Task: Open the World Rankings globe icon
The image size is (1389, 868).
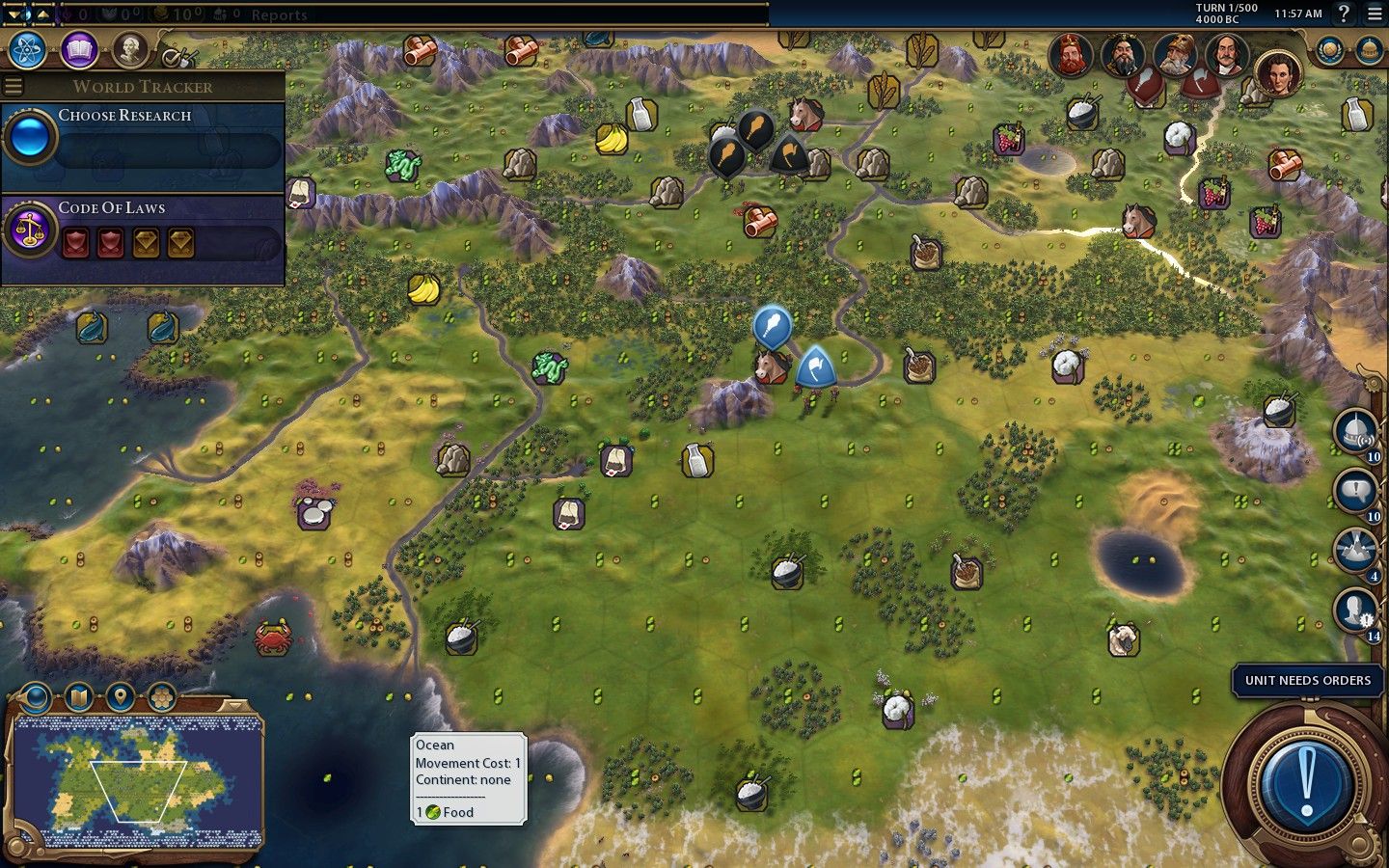Action: click(1330, 50)
